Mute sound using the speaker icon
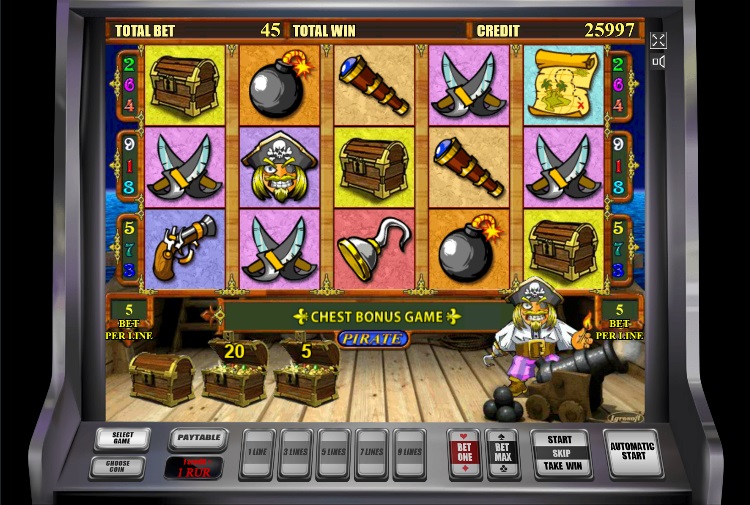Screen dimensions: 750x505 [x=658, y=62]
